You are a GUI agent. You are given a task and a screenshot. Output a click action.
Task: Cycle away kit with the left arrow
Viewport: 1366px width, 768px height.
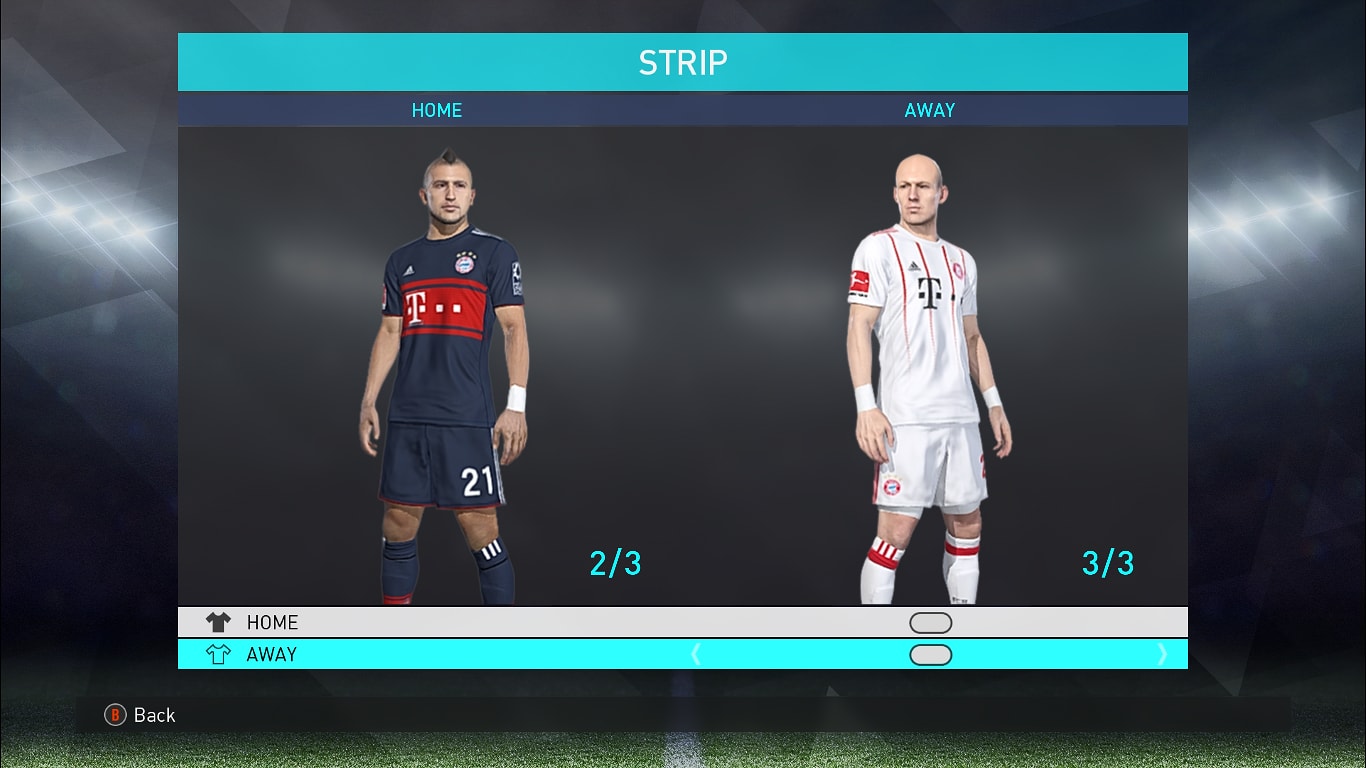tap(696, 655)
